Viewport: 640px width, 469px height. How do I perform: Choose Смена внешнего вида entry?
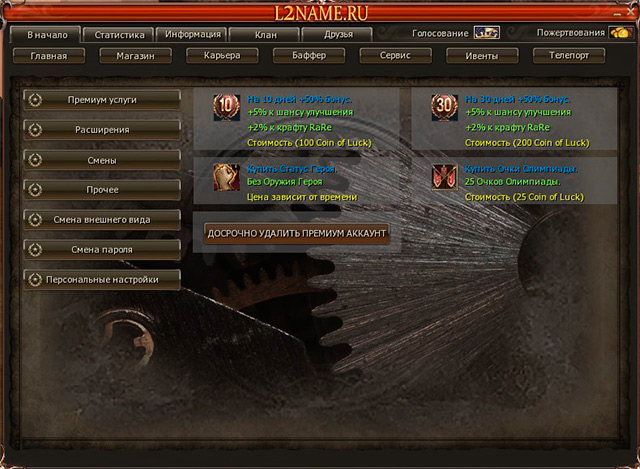(103, 219)
